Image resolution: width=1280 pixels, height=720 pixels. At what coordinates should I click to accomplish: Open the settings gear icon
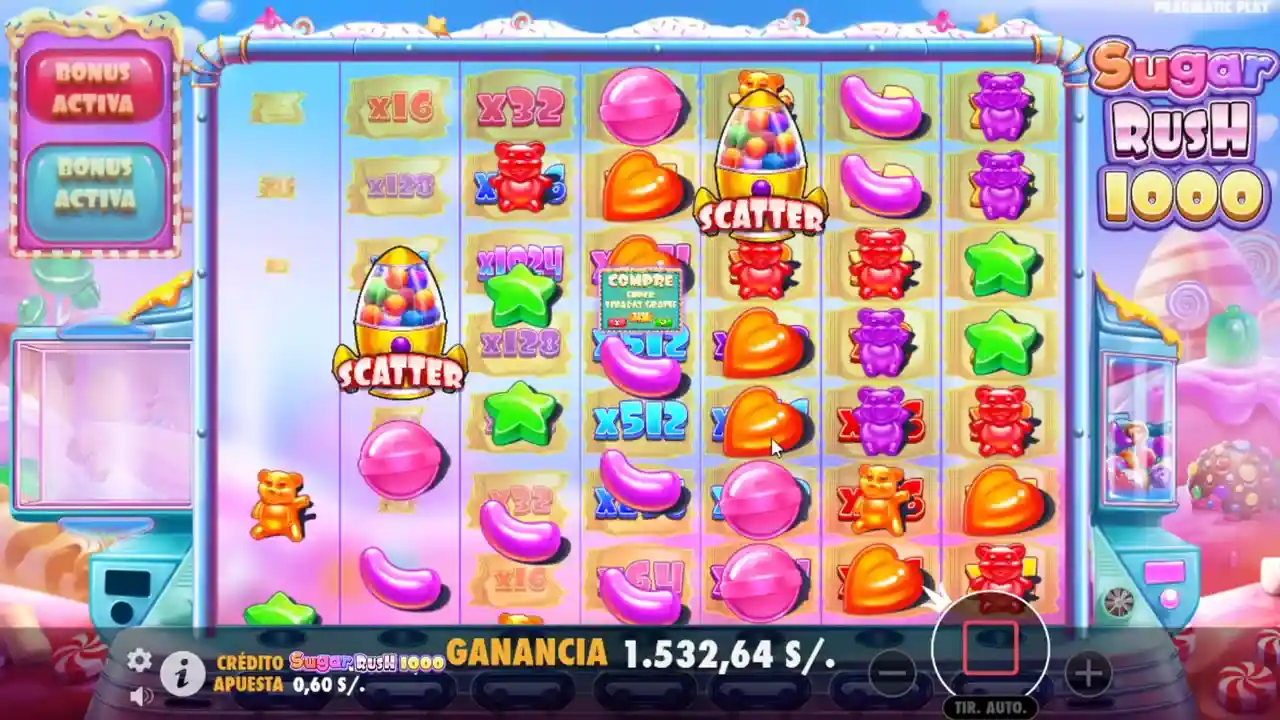pyautogui.click(x=137, y=661)
